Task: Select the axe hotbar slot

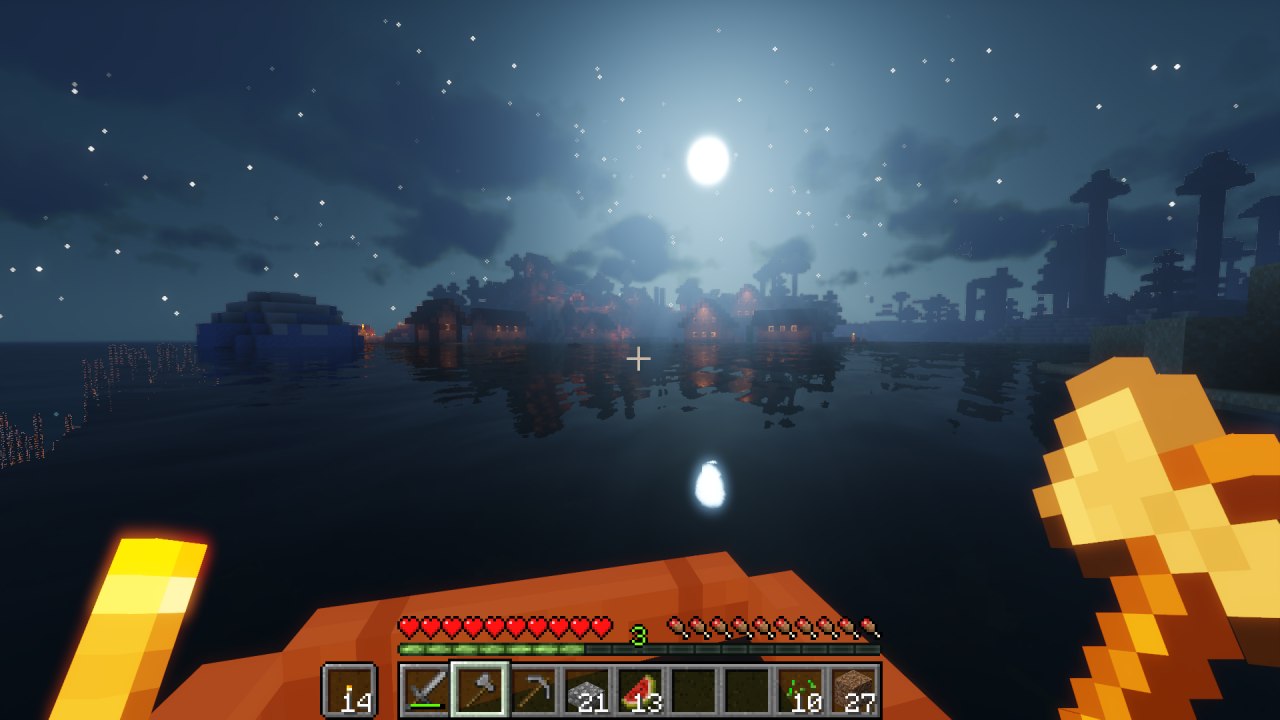Action: point(479,690)
